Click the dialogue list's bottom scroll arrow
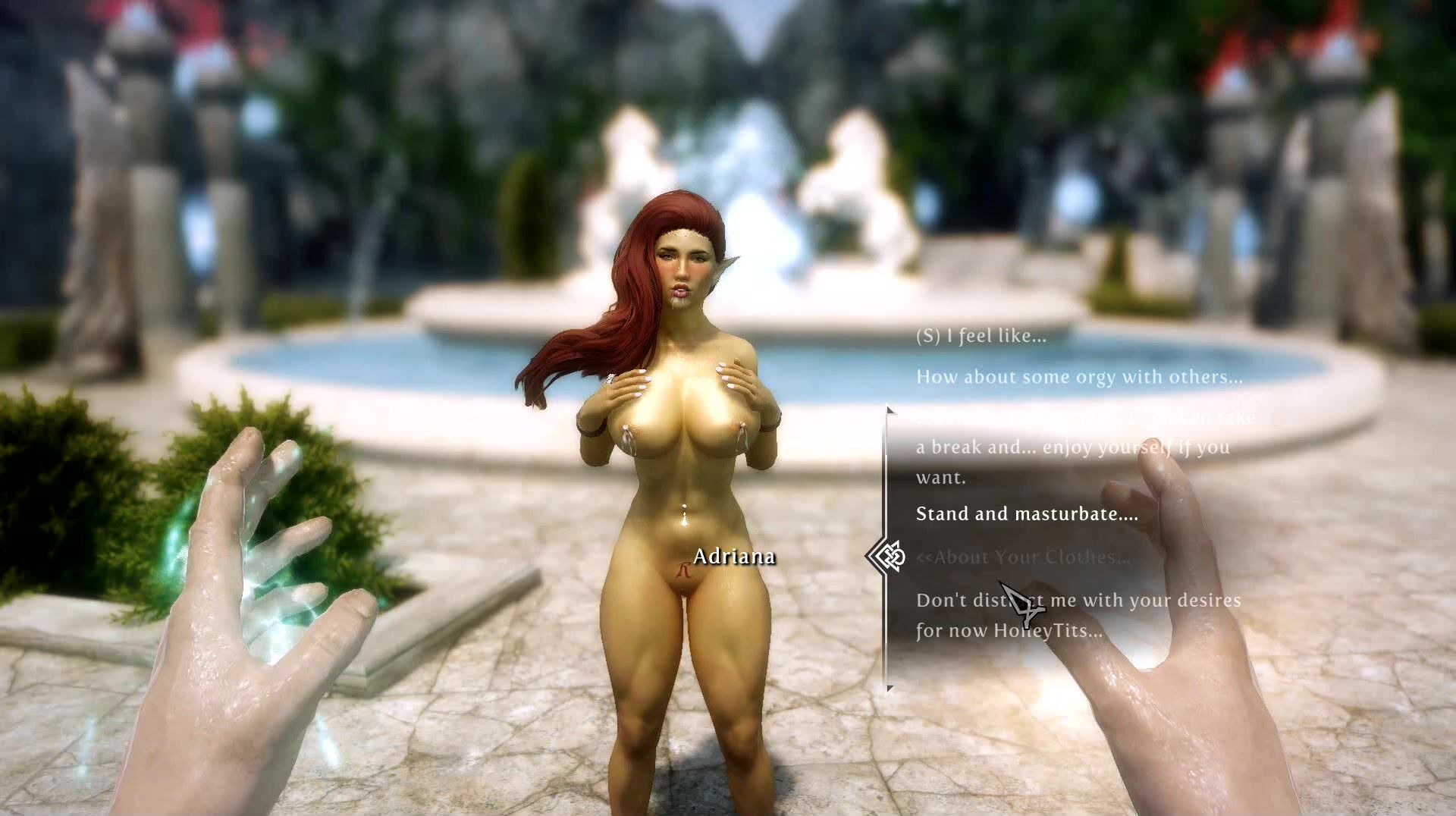1456x816 pixels. coord(890,689)
